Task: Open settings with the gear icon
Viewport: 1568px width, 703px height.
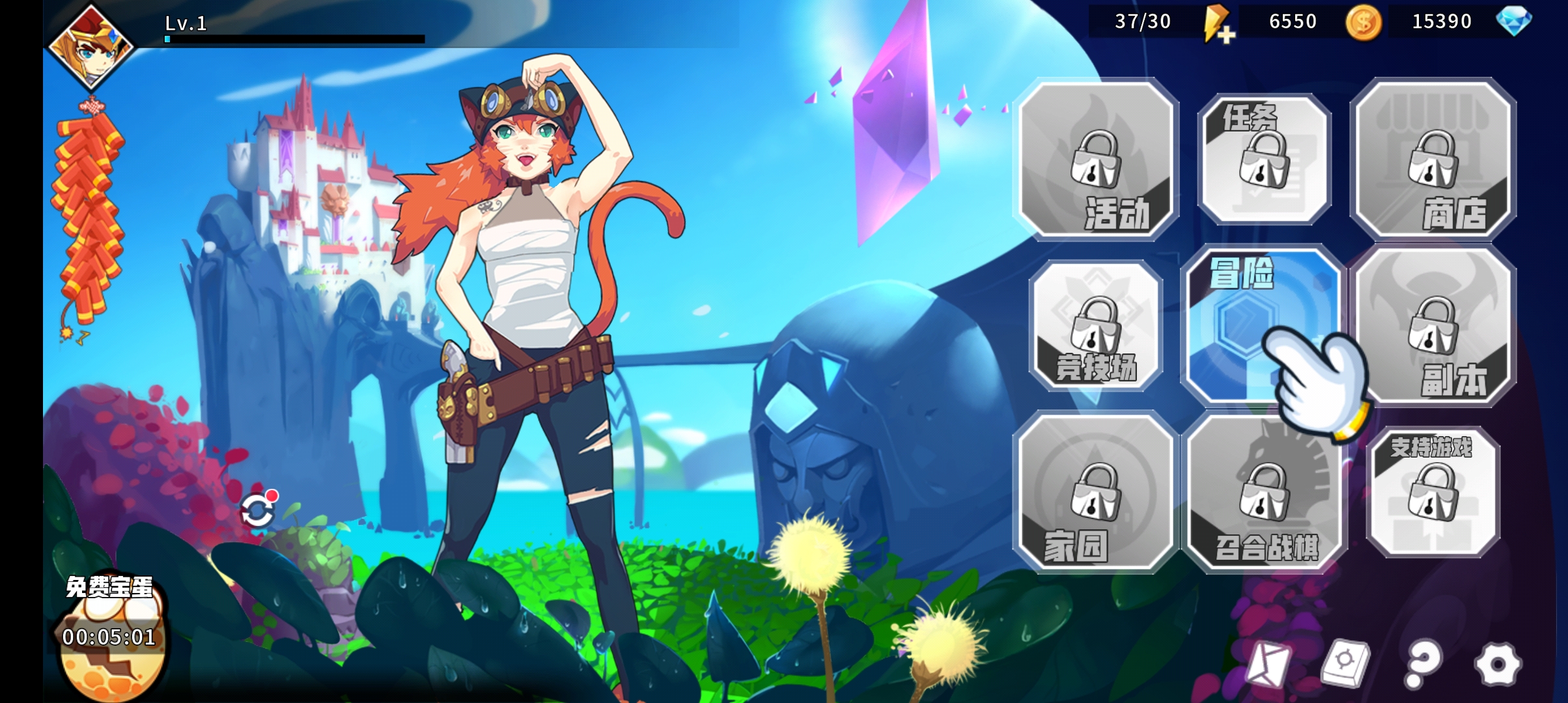Action: tap(1498, 664)
